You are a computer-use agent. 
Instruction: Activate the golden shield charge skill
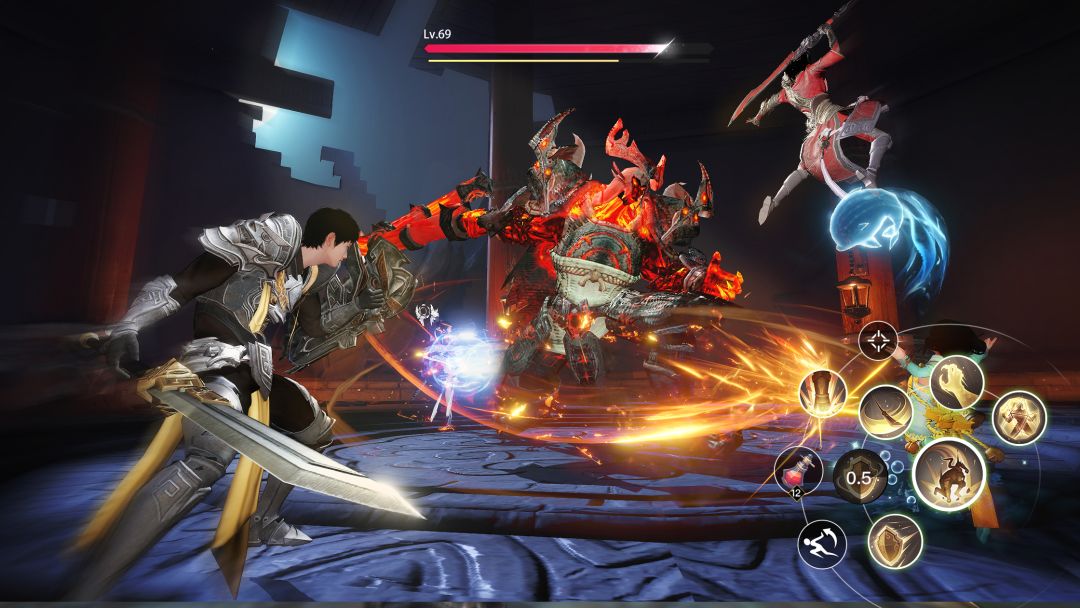coord(894,541)
